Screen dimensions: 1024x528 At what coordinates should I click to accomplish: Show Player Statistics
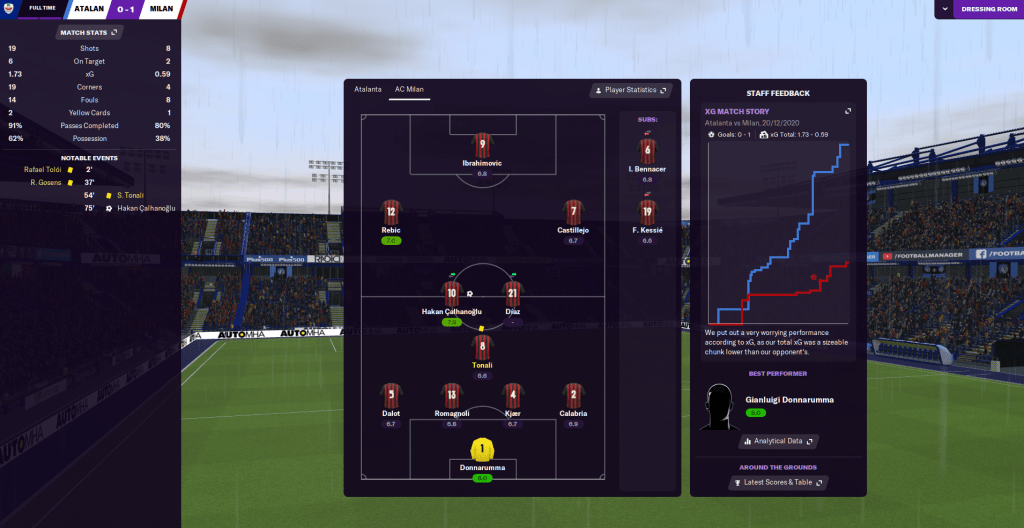click(x=628, y=90)
